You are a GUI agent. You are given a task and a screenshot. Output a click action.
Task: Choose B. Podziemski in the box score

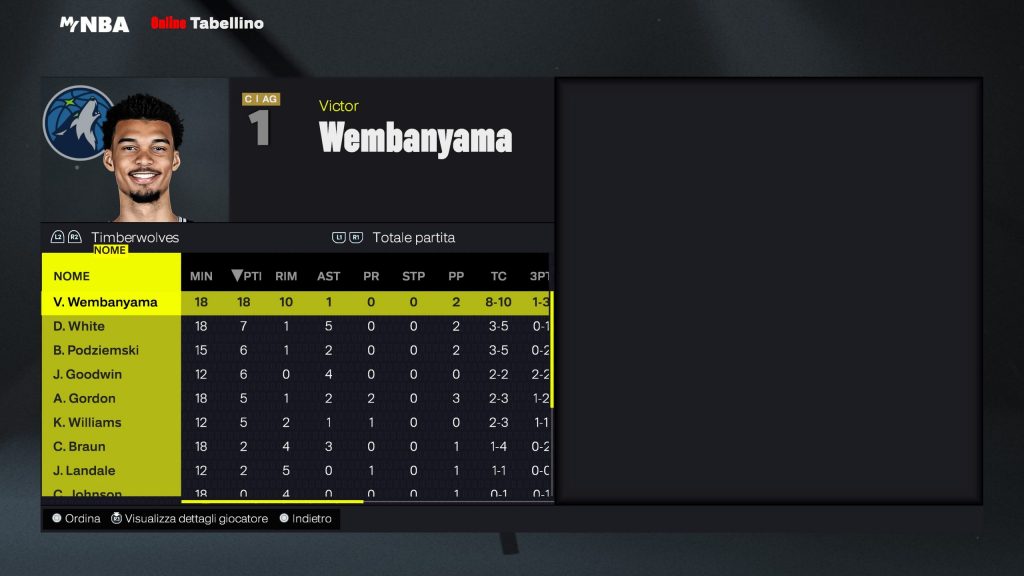[x=96, y=350]
